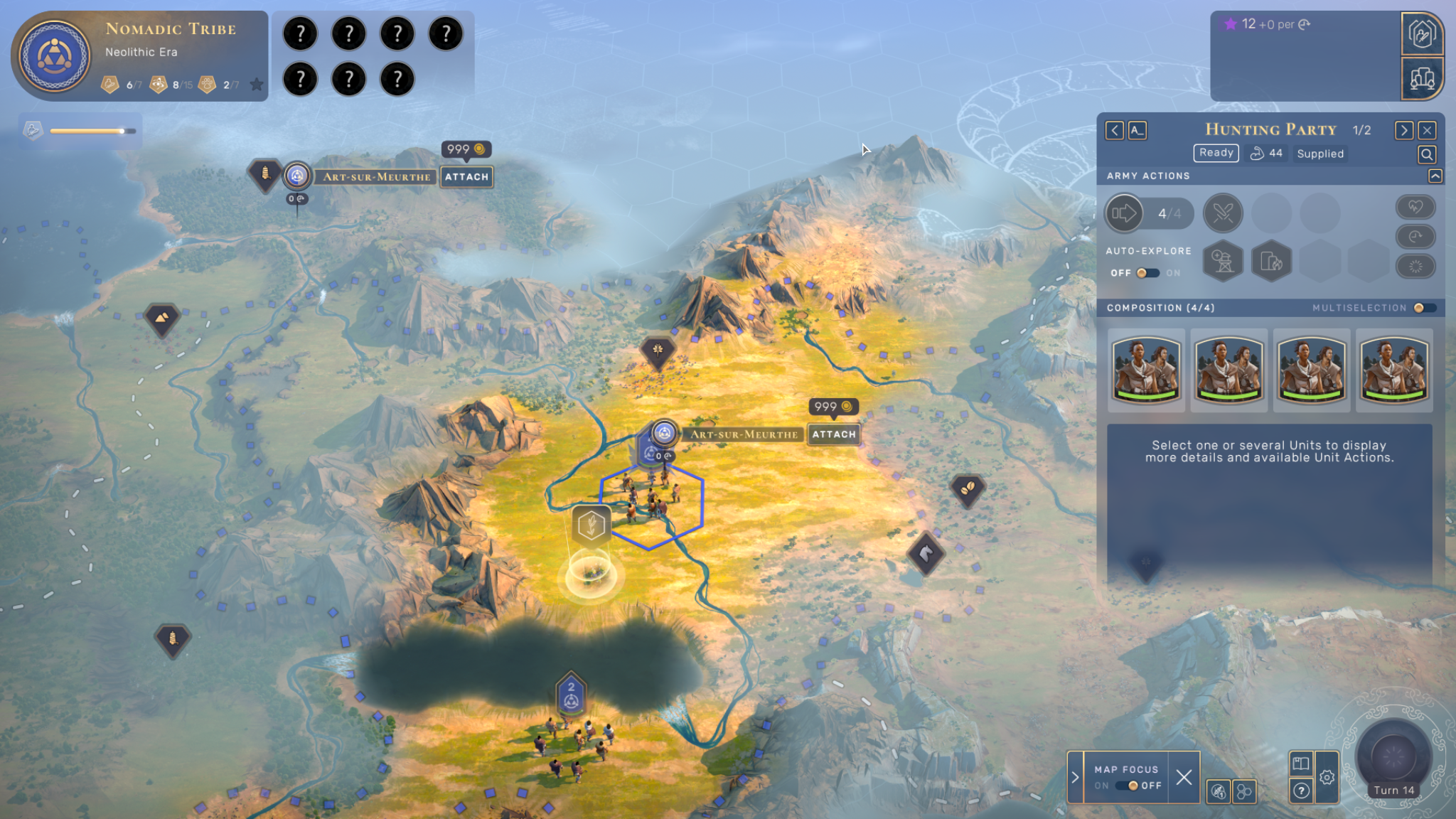Open the question mark help button

(x=1301, y=791)
